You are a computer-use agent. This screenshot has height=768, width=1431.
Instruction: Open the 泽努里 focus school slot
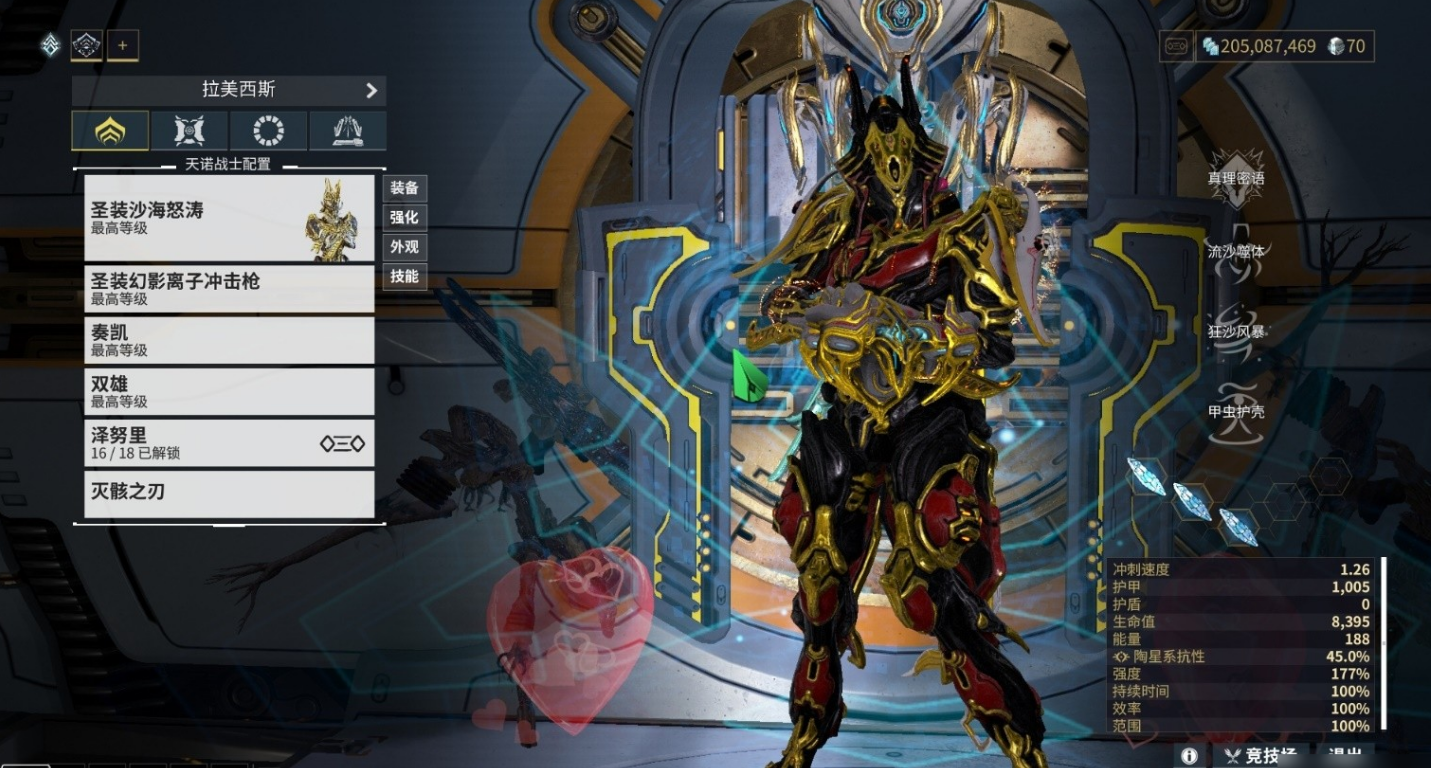pos(228,443)
